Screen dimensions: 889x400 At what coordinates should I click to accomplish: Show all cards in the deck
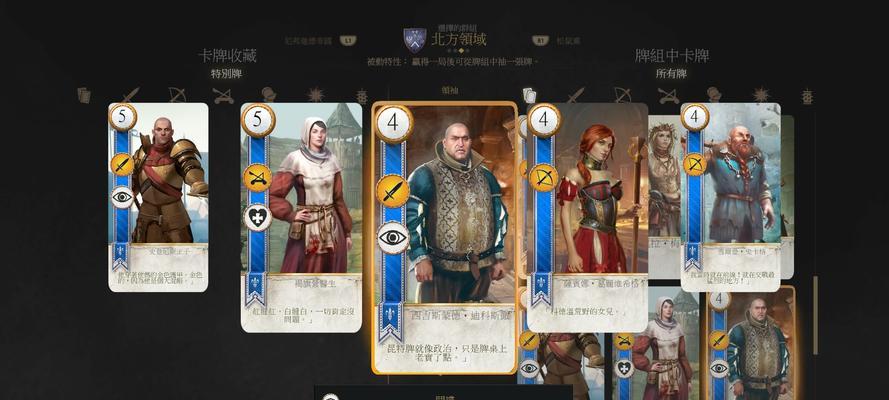click(530, 95)
